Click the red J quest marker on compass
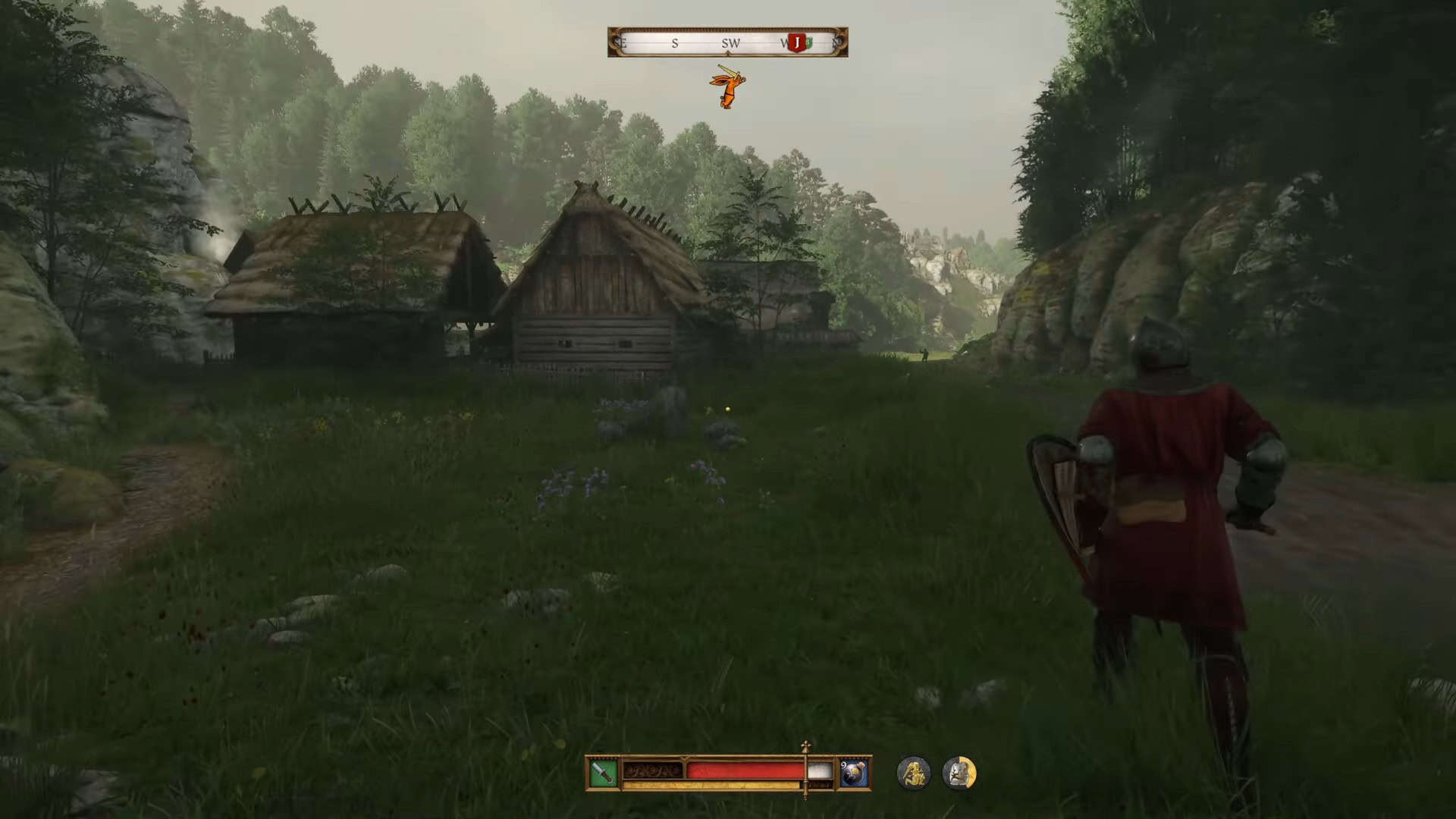 click(x=796, y=42)
